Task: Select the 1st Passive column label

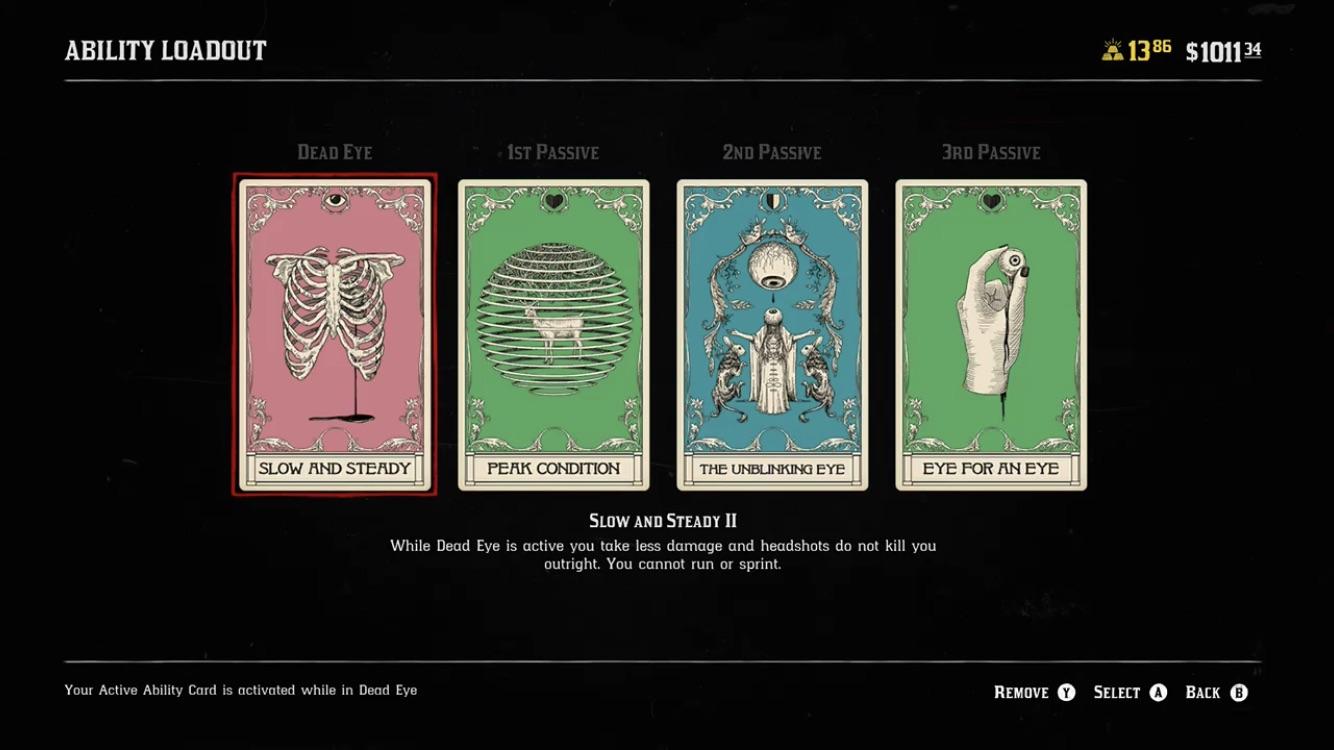Action: (552, 152)
